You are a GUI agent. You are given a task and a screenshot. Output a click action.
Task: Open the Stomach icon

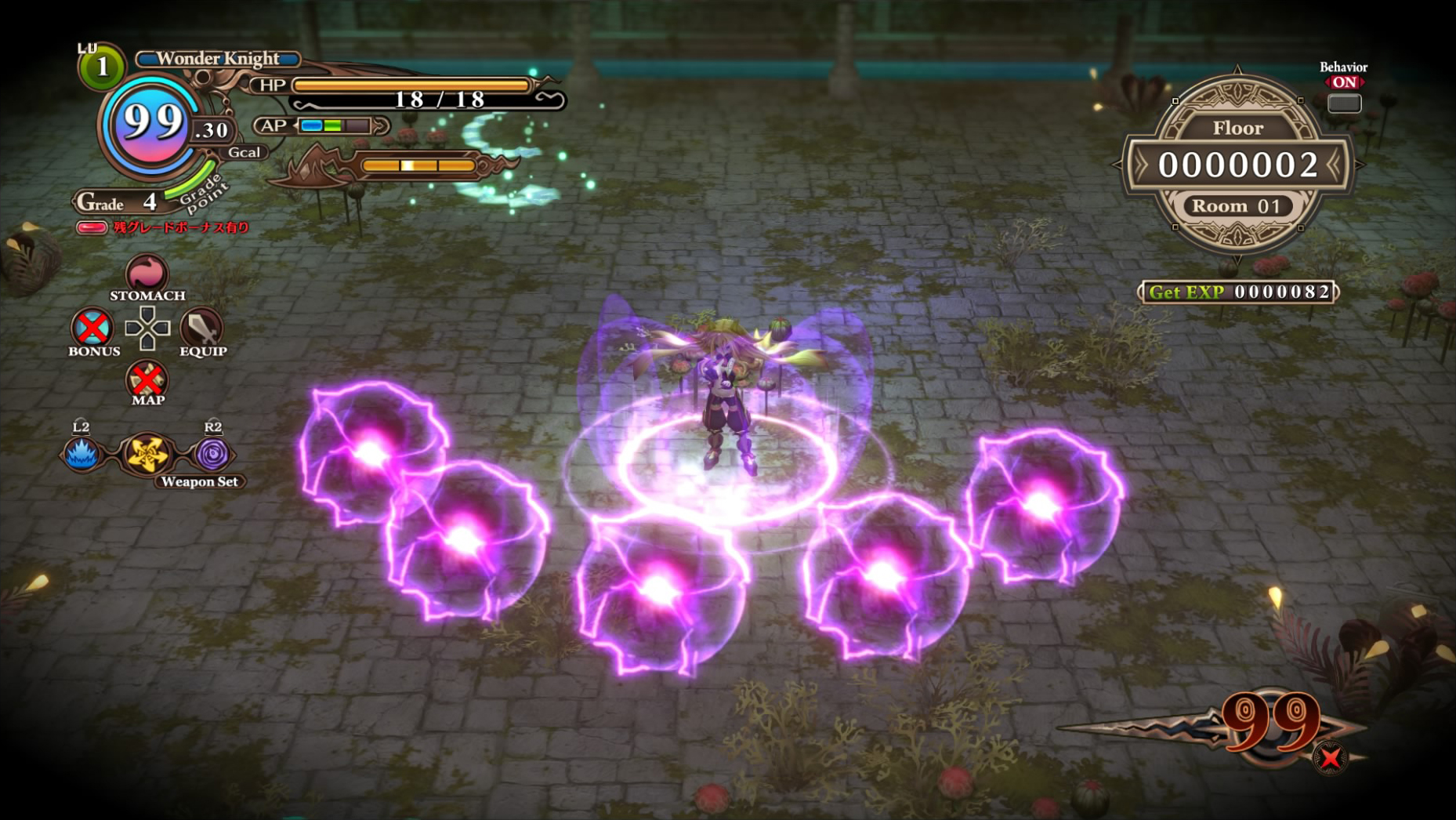tap(147, 274)
